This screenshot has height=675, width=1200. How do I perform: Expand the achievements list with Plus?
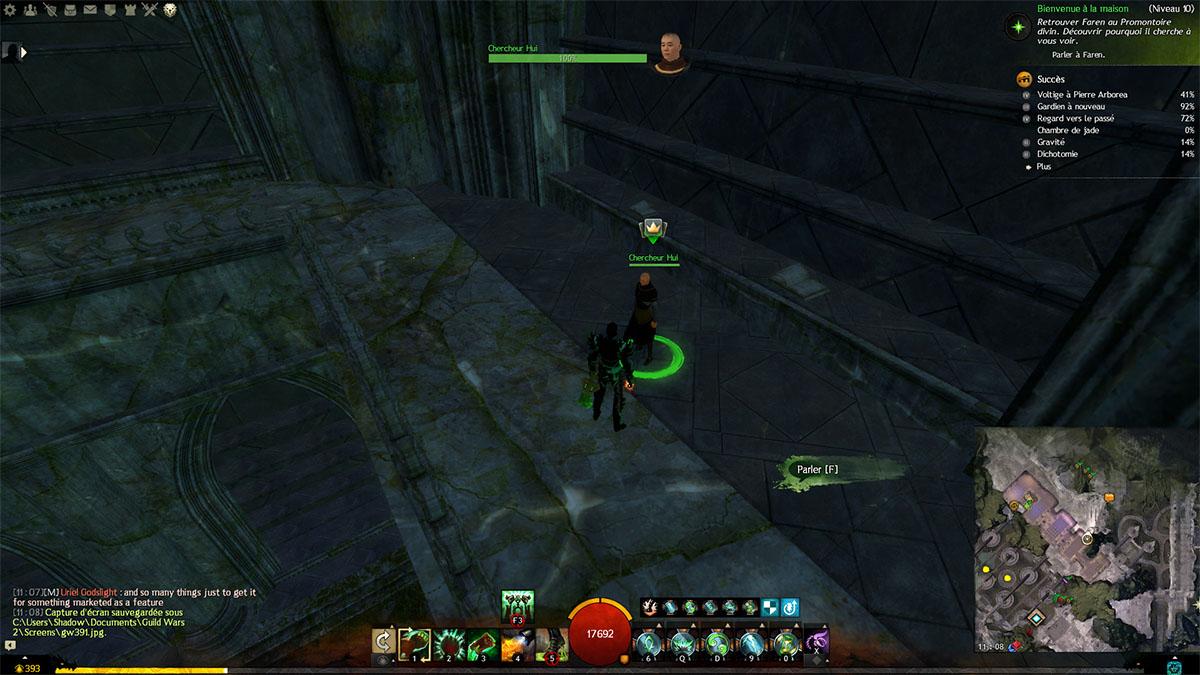pos(1044,167)
